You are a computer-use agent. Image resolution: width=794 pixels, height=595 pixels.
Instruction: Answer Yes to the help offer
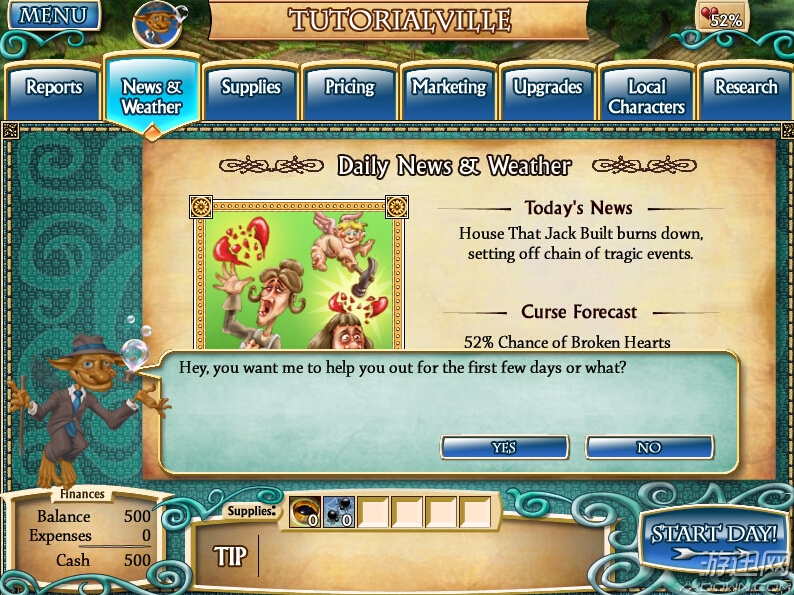[504, 447]
